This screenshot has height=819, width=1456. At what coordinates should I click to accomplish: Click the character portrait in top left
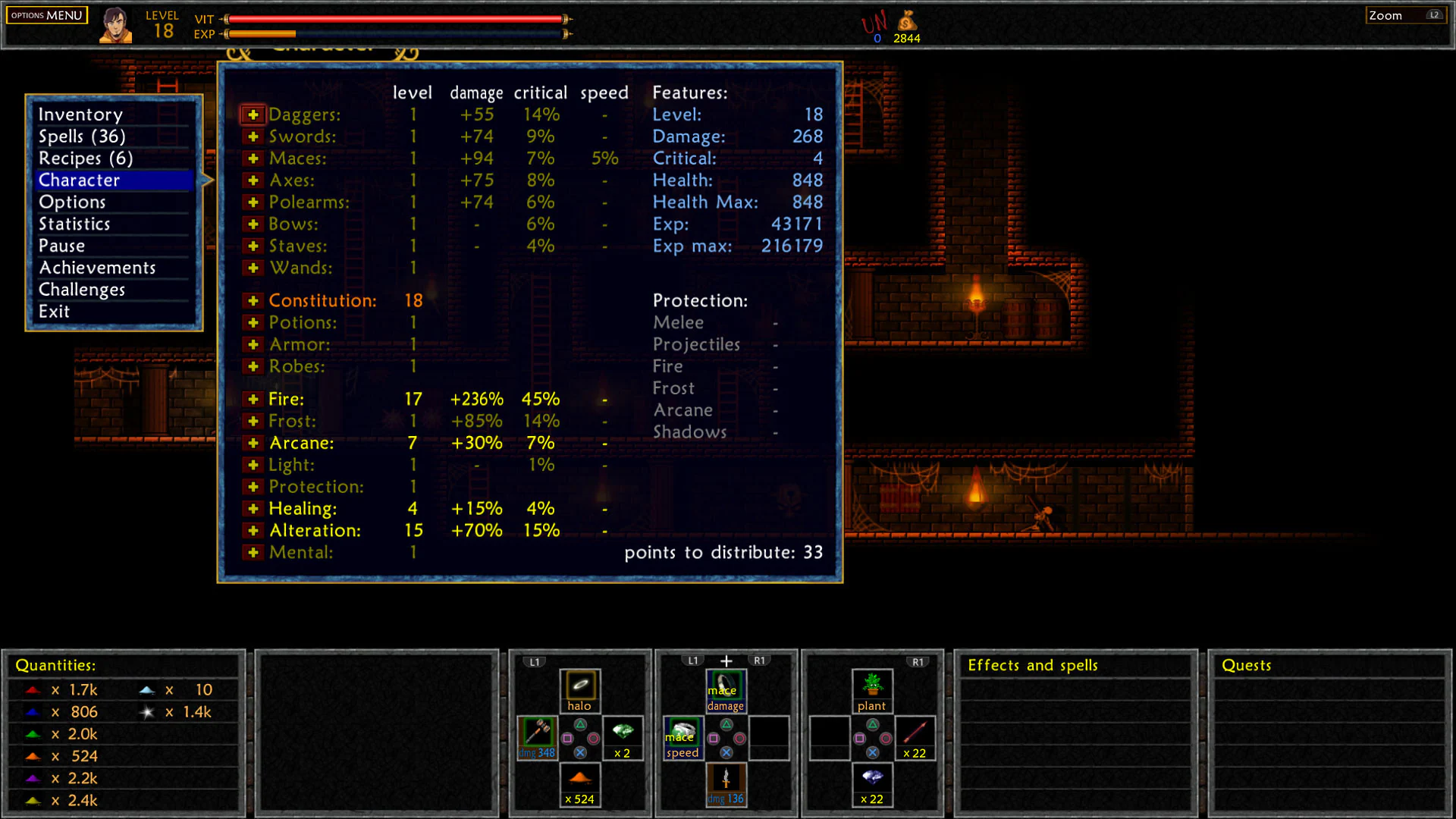(115, 24)
